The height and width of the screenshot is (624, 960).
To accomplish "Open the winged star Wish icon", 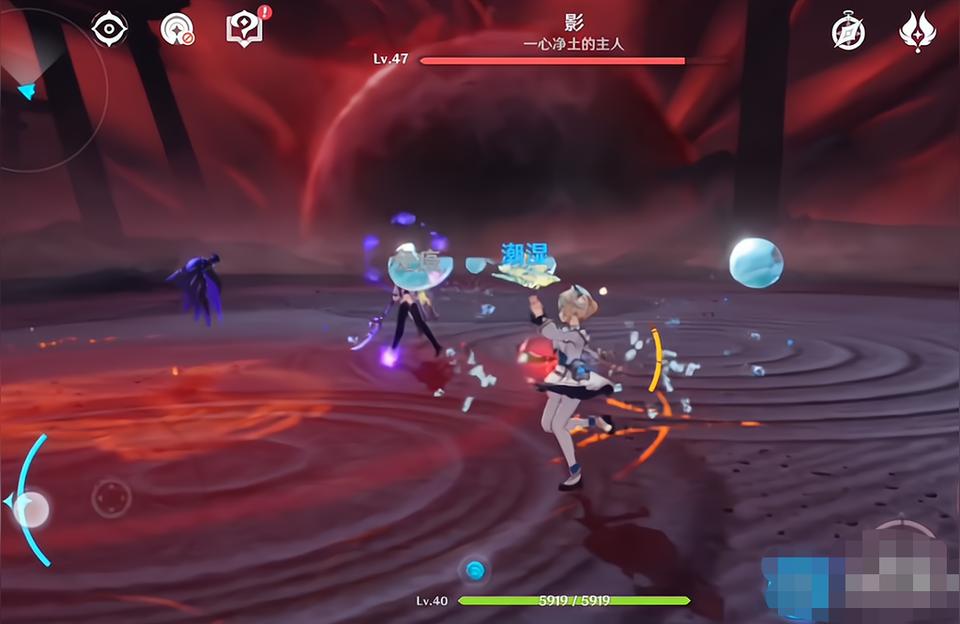I will (916, 32).
